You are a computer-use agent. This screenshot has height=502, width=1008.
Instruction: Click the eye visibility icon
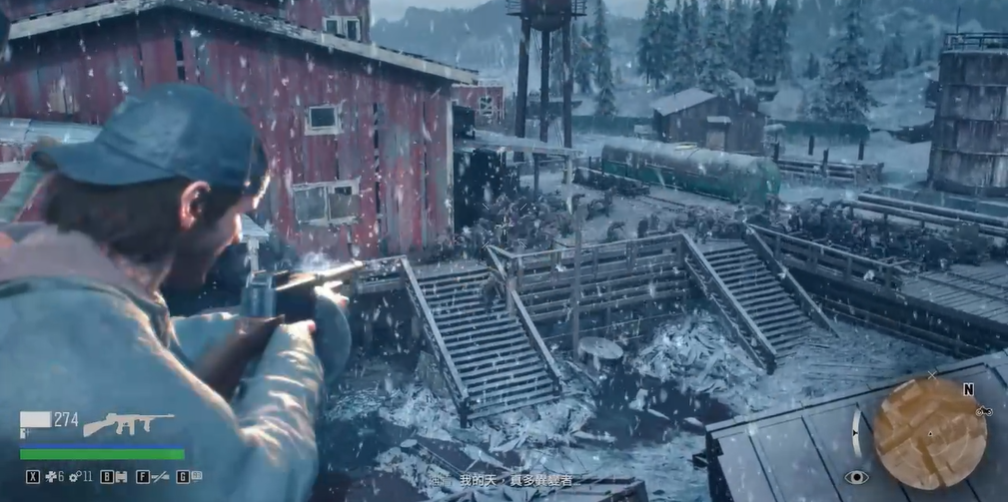[856, 478]
